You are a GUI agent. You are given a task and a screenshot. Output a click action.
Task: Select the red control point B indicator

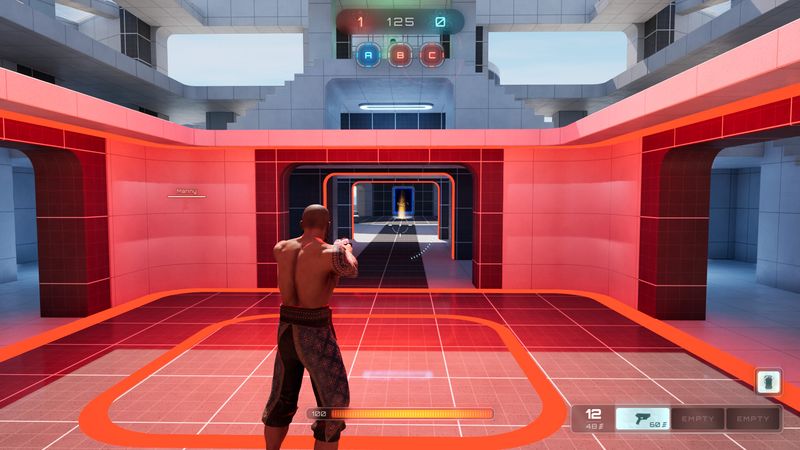pos(400,55)
